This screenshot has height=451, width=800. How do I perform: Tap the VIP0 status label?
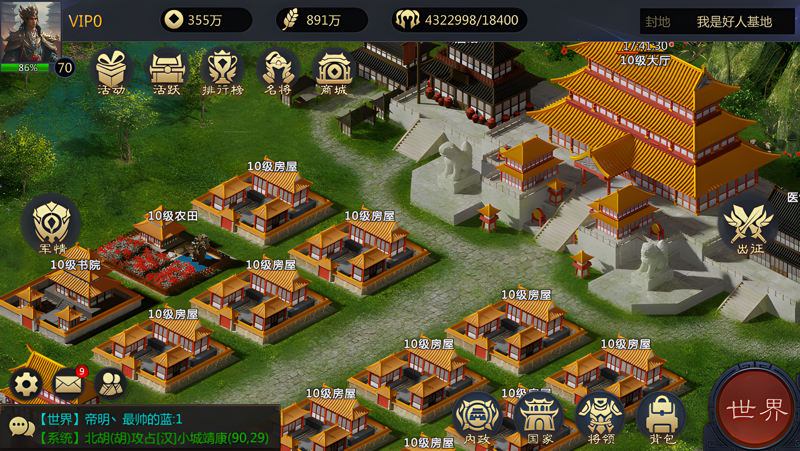85,21
